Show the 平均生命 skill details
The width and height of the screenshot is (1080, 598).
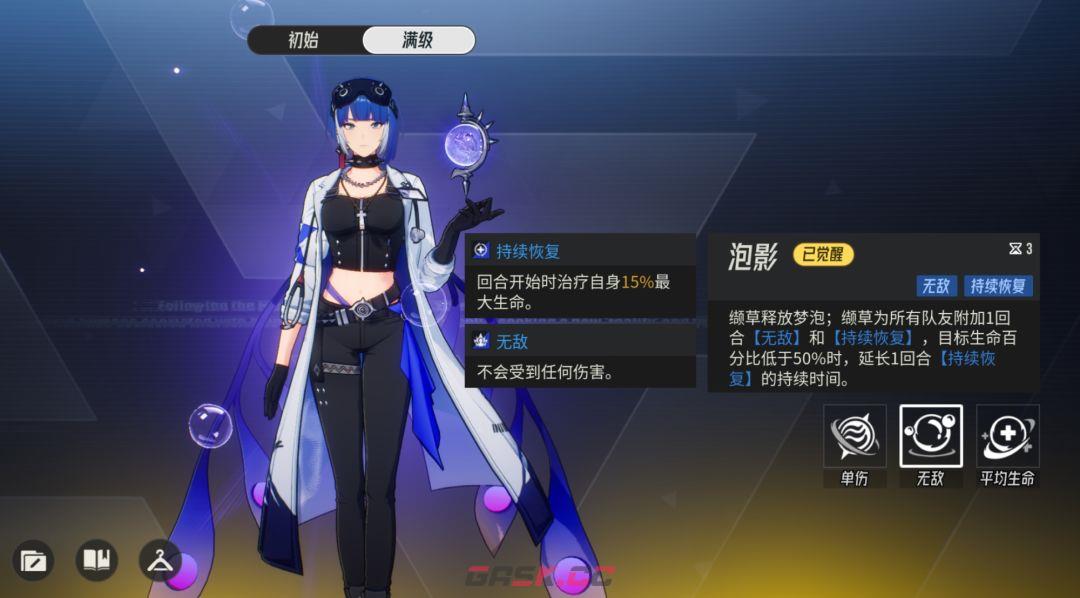[1007, 436]
